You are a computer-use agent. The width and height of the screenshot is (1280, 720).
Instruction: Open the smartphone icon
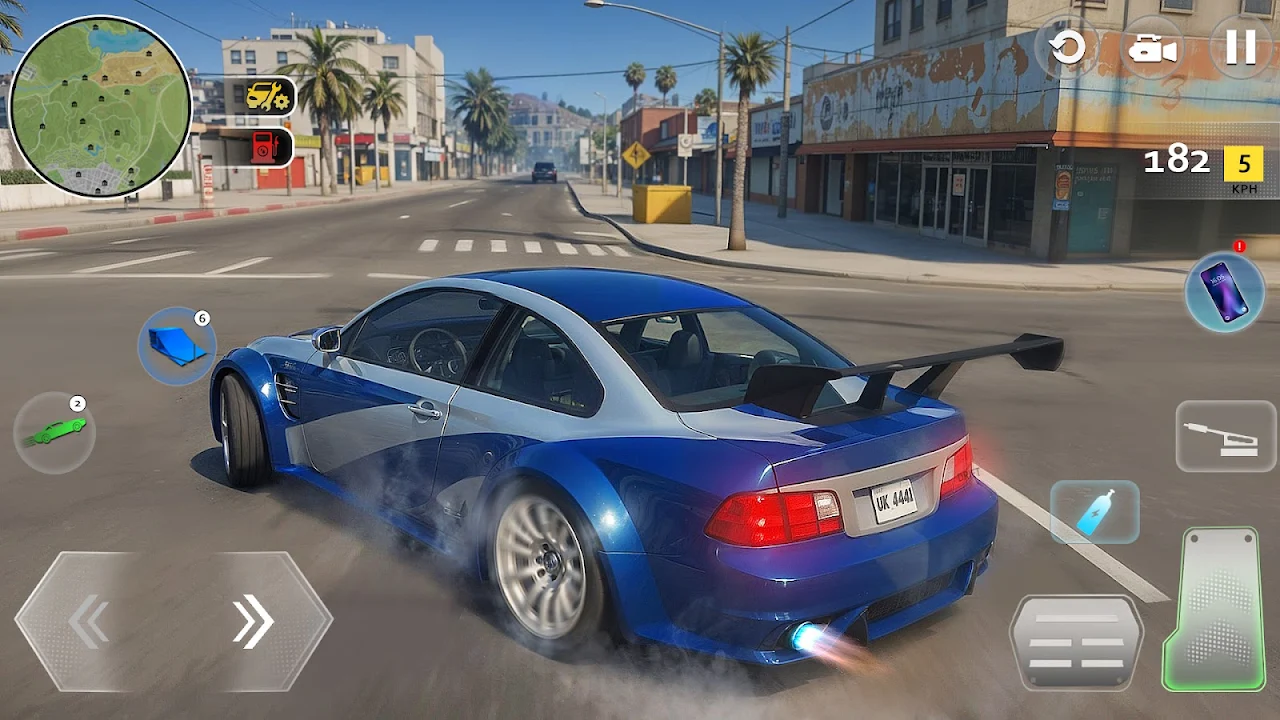click(x=1224, y=291)
